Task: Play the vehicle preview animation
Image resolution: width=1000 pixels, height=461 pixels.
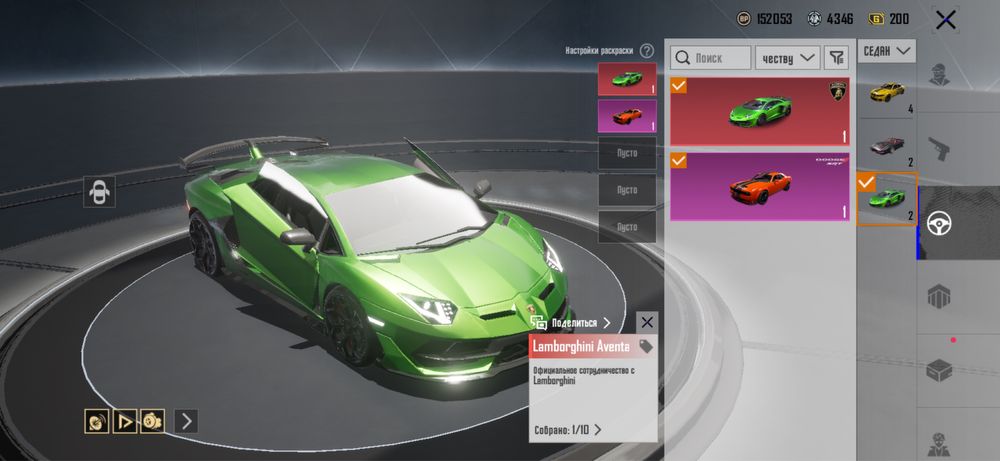Action: click(125, 421)
